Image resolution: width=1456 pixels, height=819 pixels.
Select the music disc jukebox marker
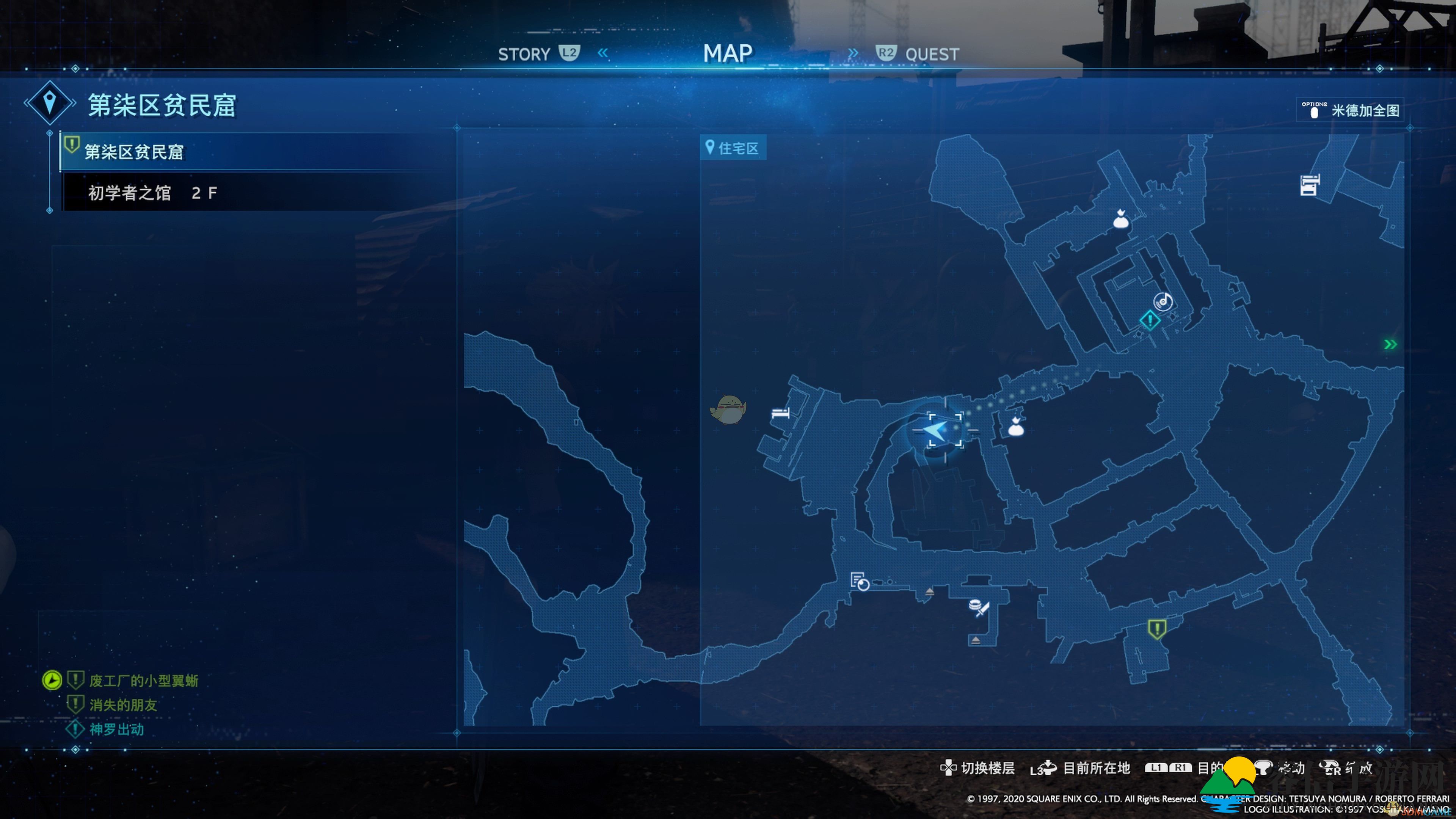1163,301
